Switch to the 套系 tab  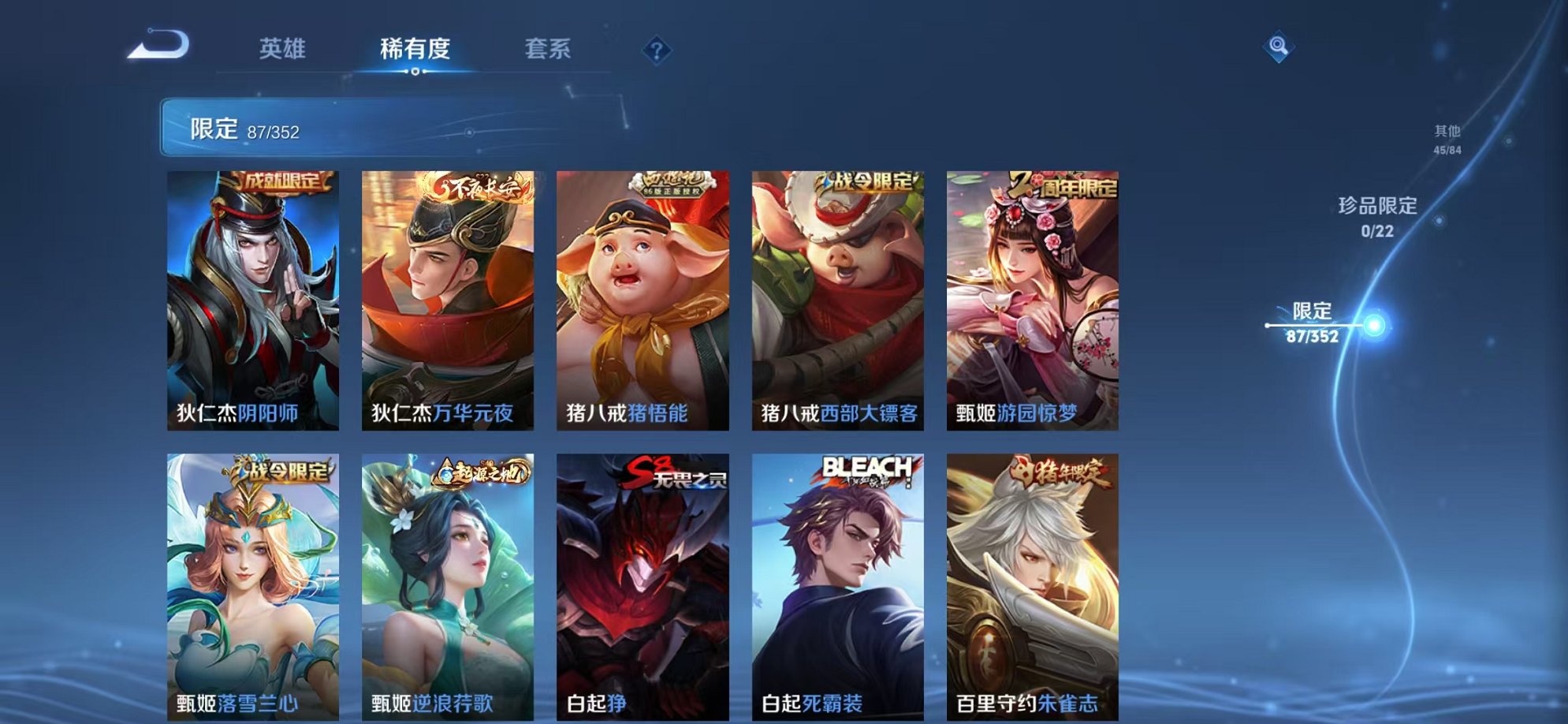(550, 49)
